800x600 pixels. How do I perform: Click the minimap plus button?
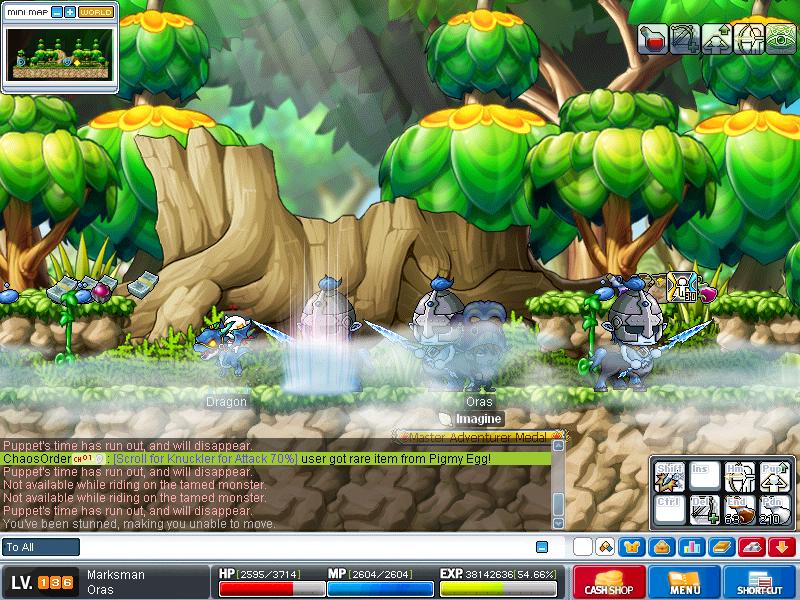click(x=70, y=12)
